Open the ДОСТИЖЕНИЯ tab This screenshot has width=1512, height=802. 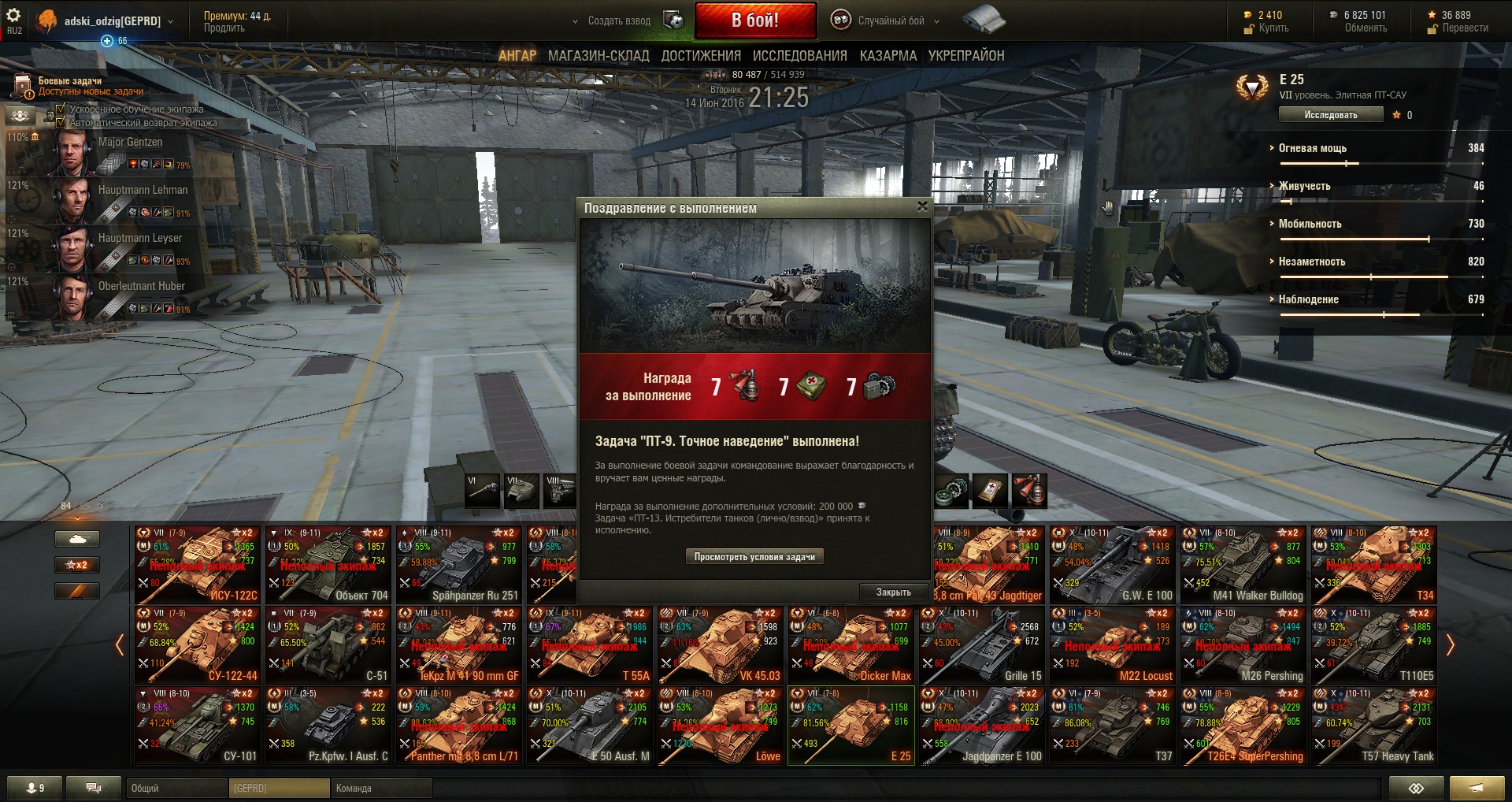click(x=701, y=56)
